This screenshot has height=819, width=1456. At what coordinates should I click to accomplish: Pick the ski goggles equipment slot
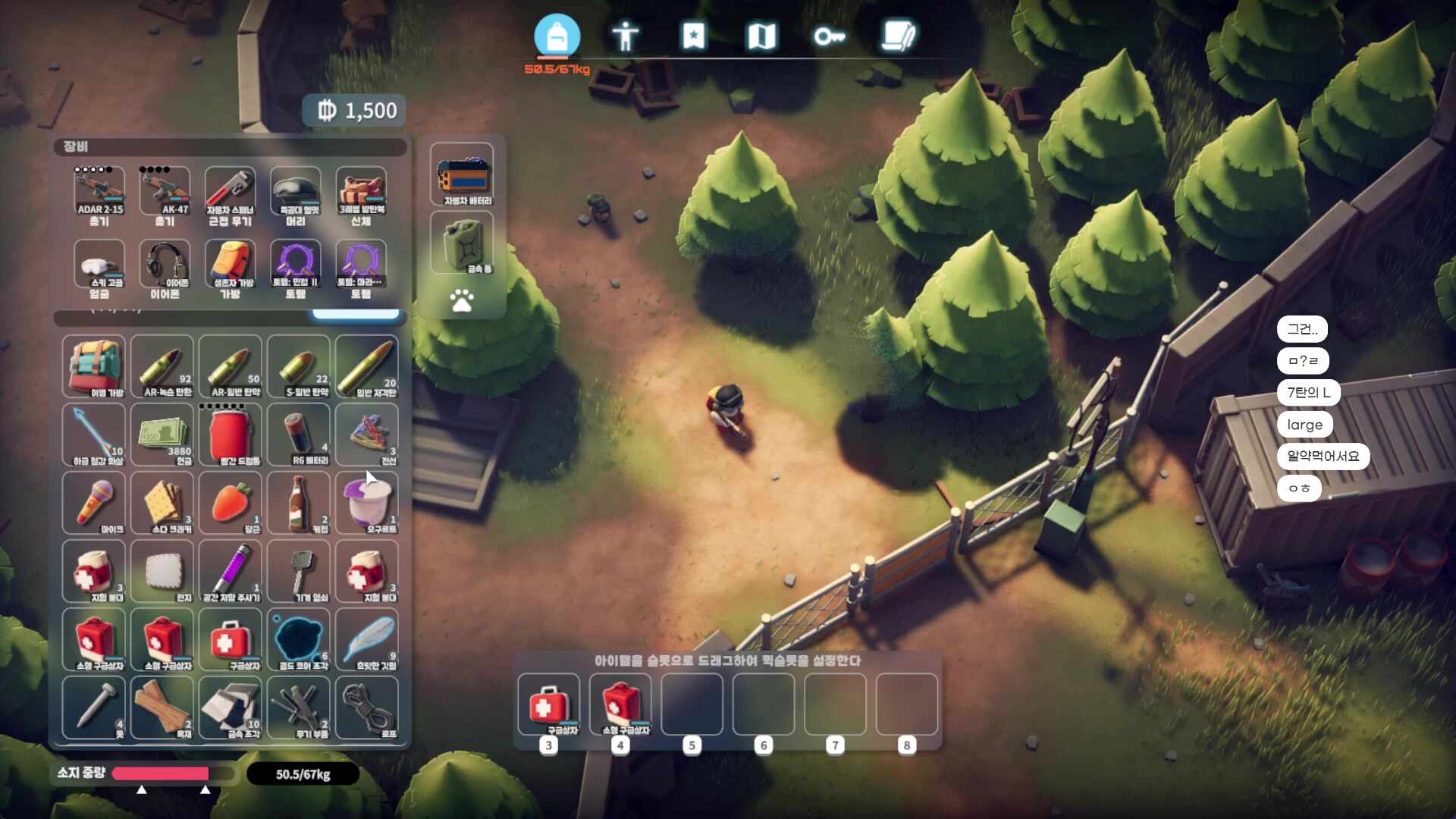[x=99, y=268]
